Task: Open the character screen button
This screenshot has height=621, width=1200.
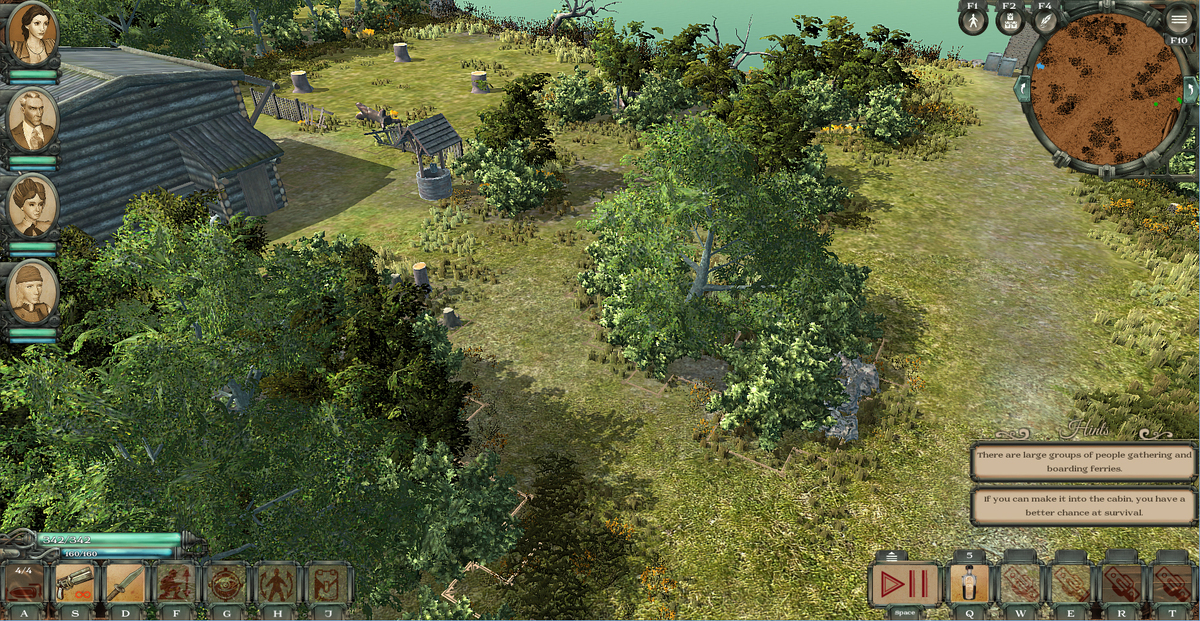Action: [x=973, y=21]
